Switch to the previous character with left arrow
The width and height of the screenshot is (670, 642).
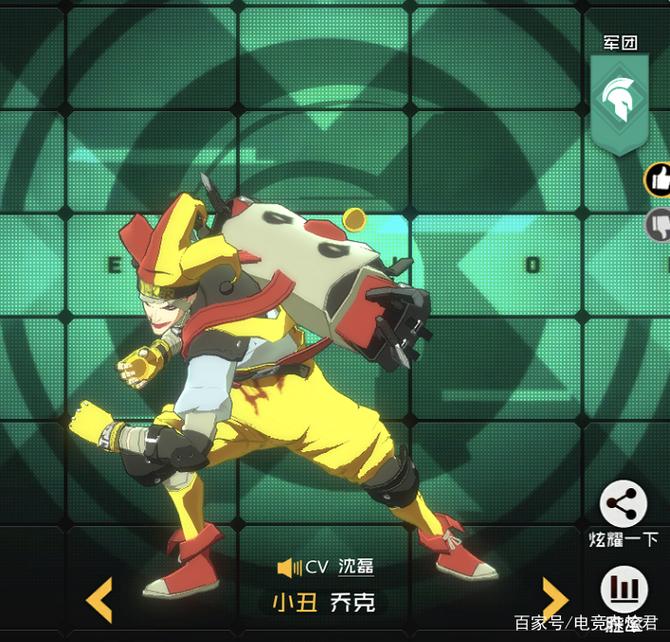[x=100, y=599]
